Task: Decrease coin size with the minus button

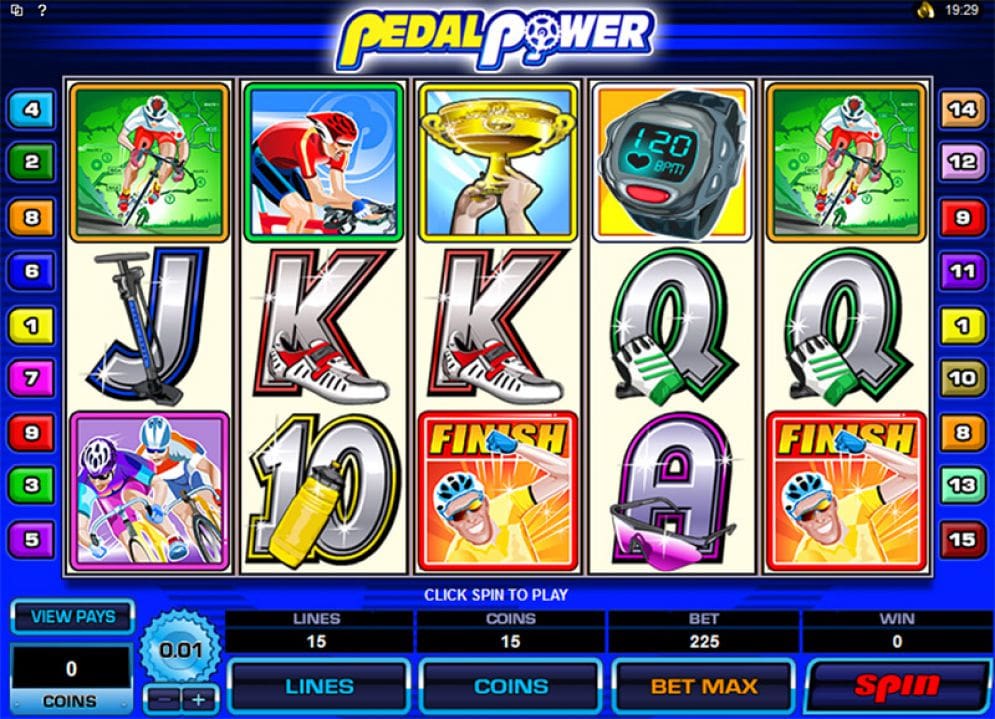Action: (162, 698)
